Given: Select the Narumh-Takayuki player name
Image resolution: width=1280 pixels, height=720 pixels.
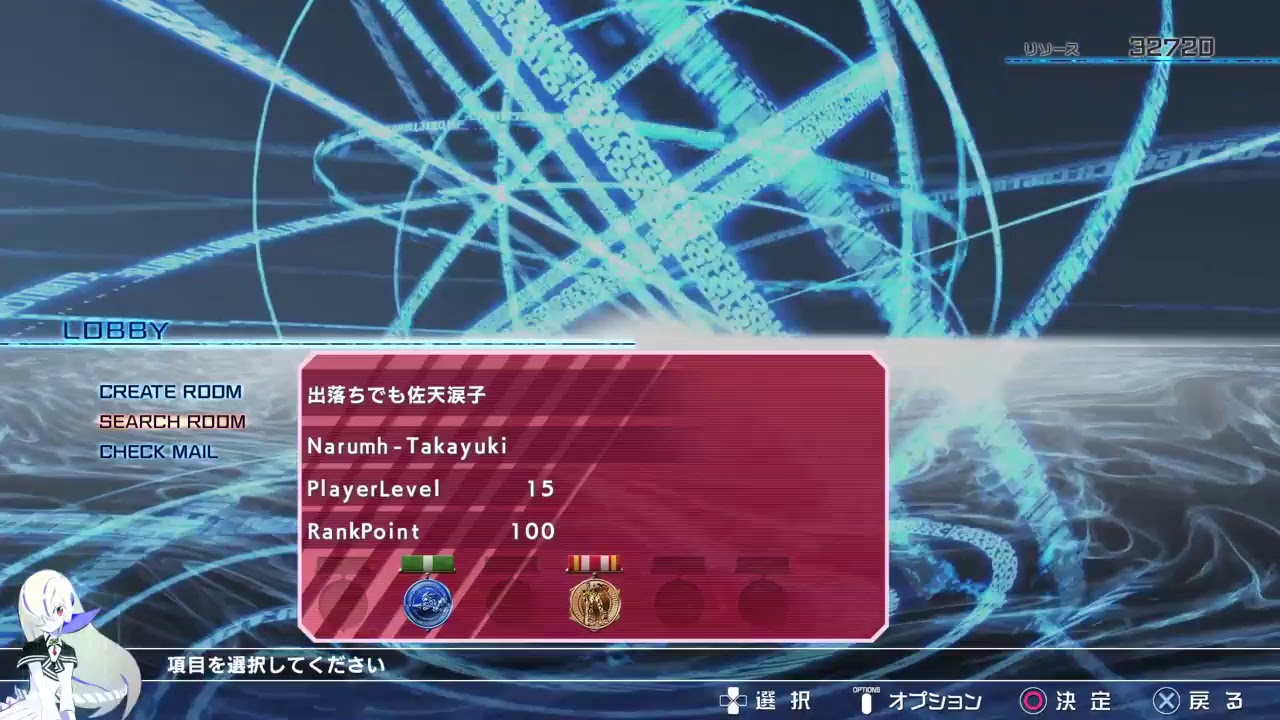Looking at the screenshot, I should click(x=405, y=447).
